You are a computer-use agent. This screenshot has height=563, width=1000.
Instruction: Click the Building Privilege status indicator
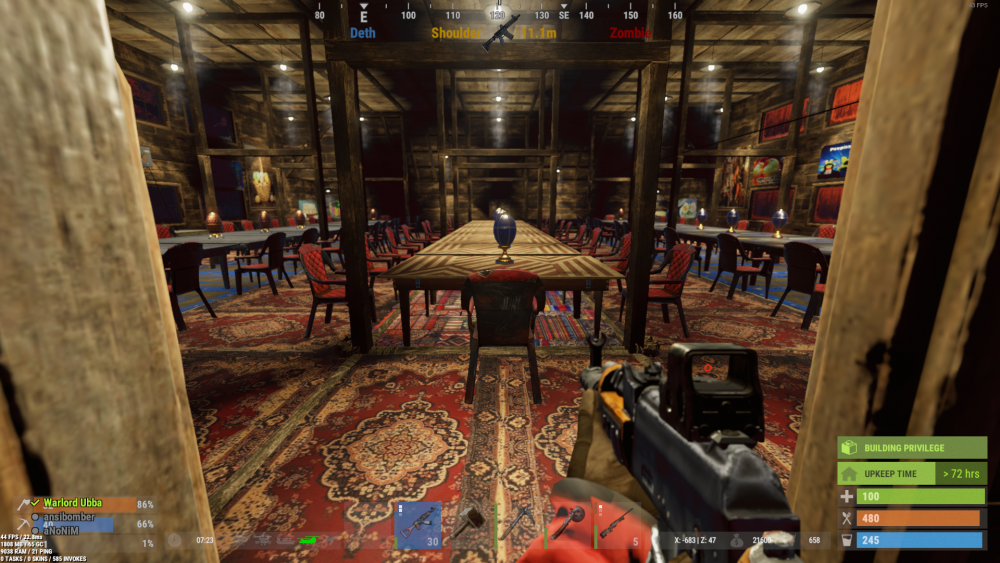911,447
